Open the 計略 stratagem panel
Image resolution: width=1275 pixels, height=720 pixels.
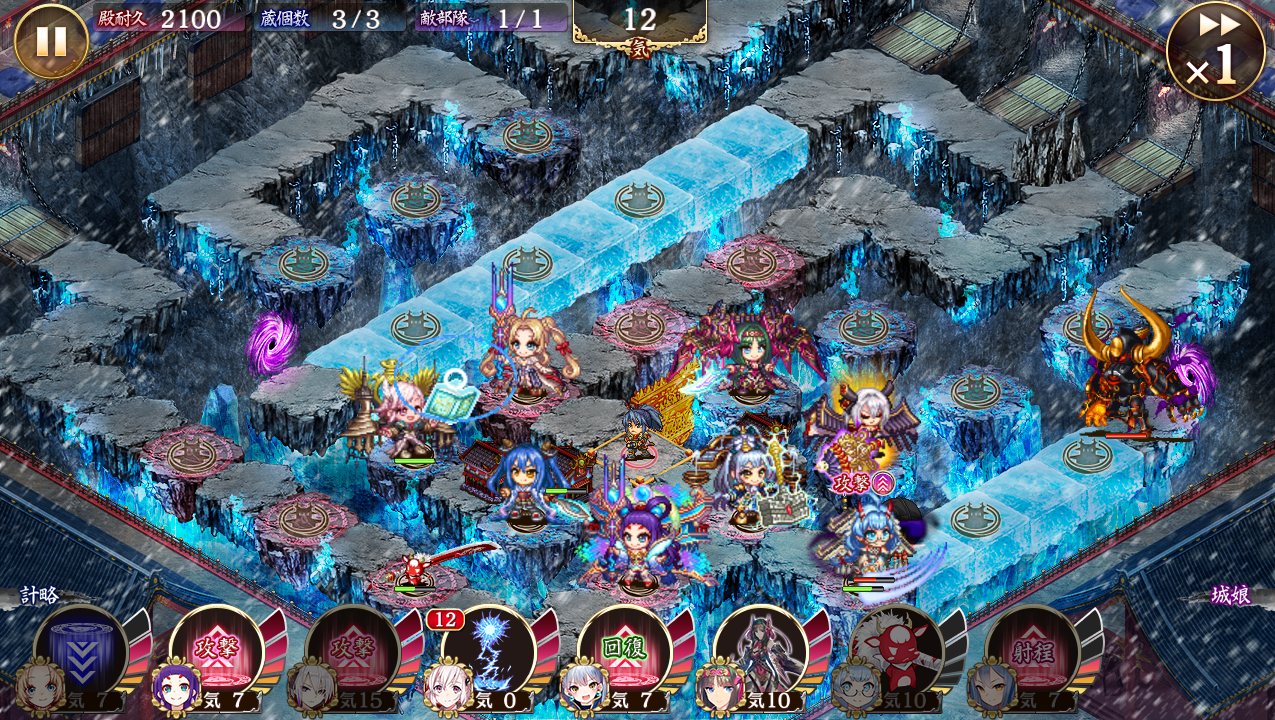point(40,595)
